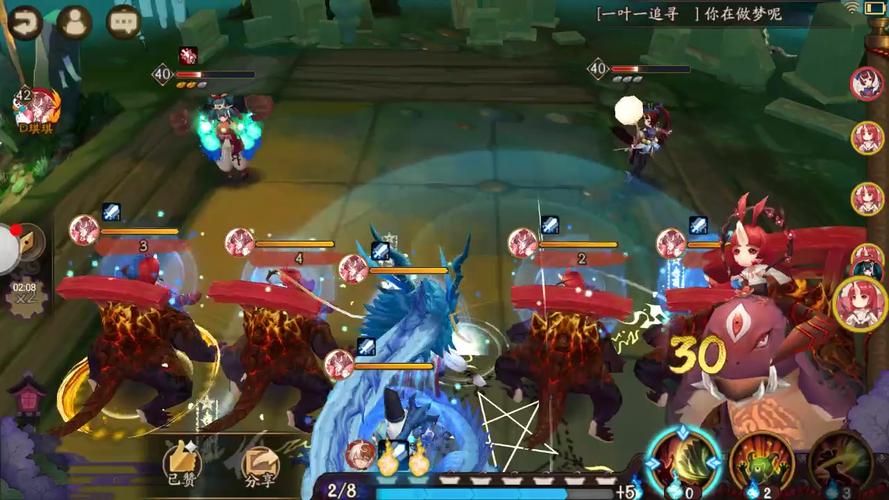889x500 pixels.
Task: Open the player profile icon
Action: 74,21
